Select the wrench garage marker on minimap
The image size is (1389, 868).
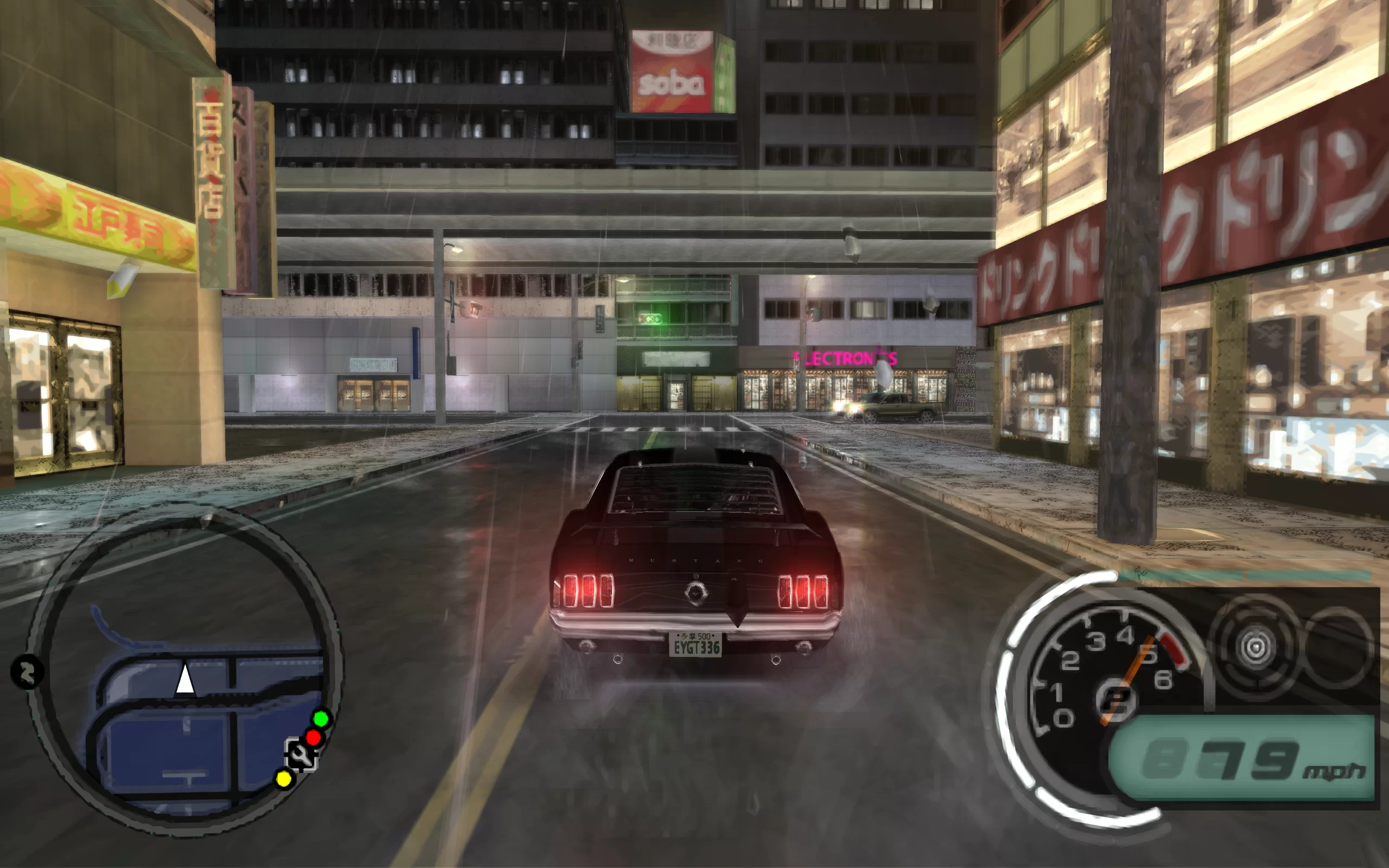coord(301,754)
